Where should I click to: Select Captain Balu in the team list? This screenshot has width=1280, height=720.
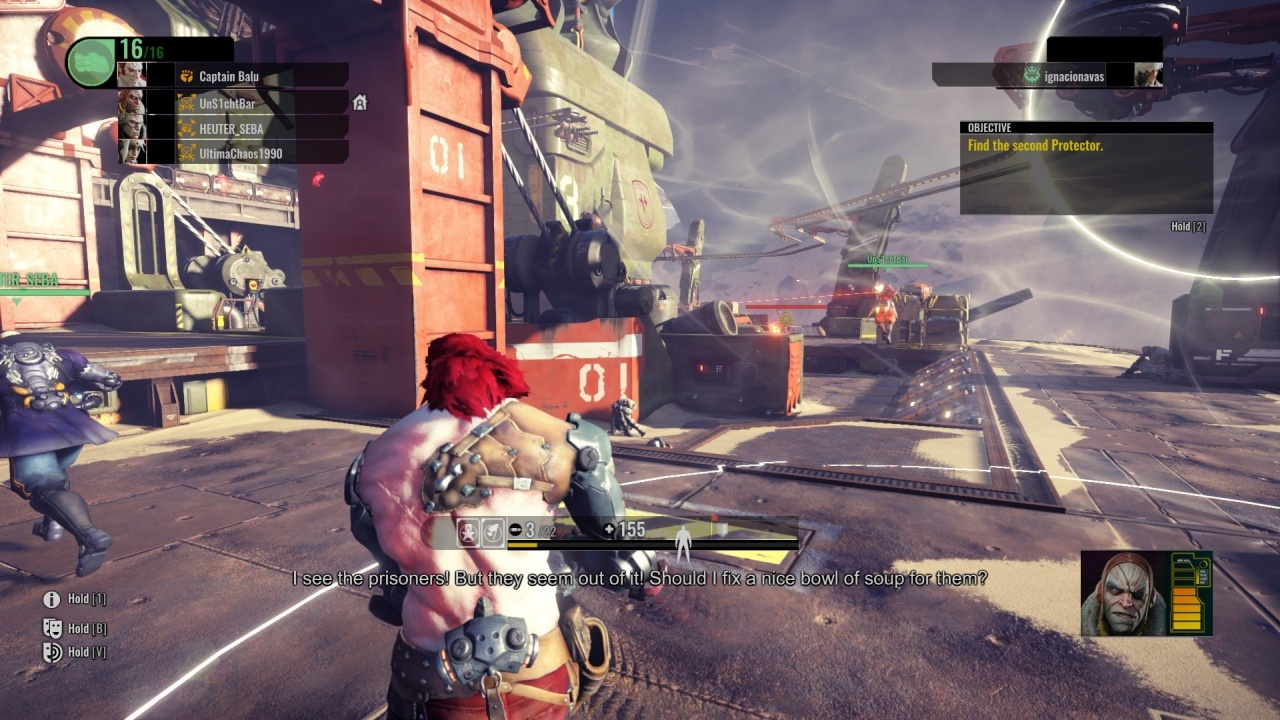(233, 76)
